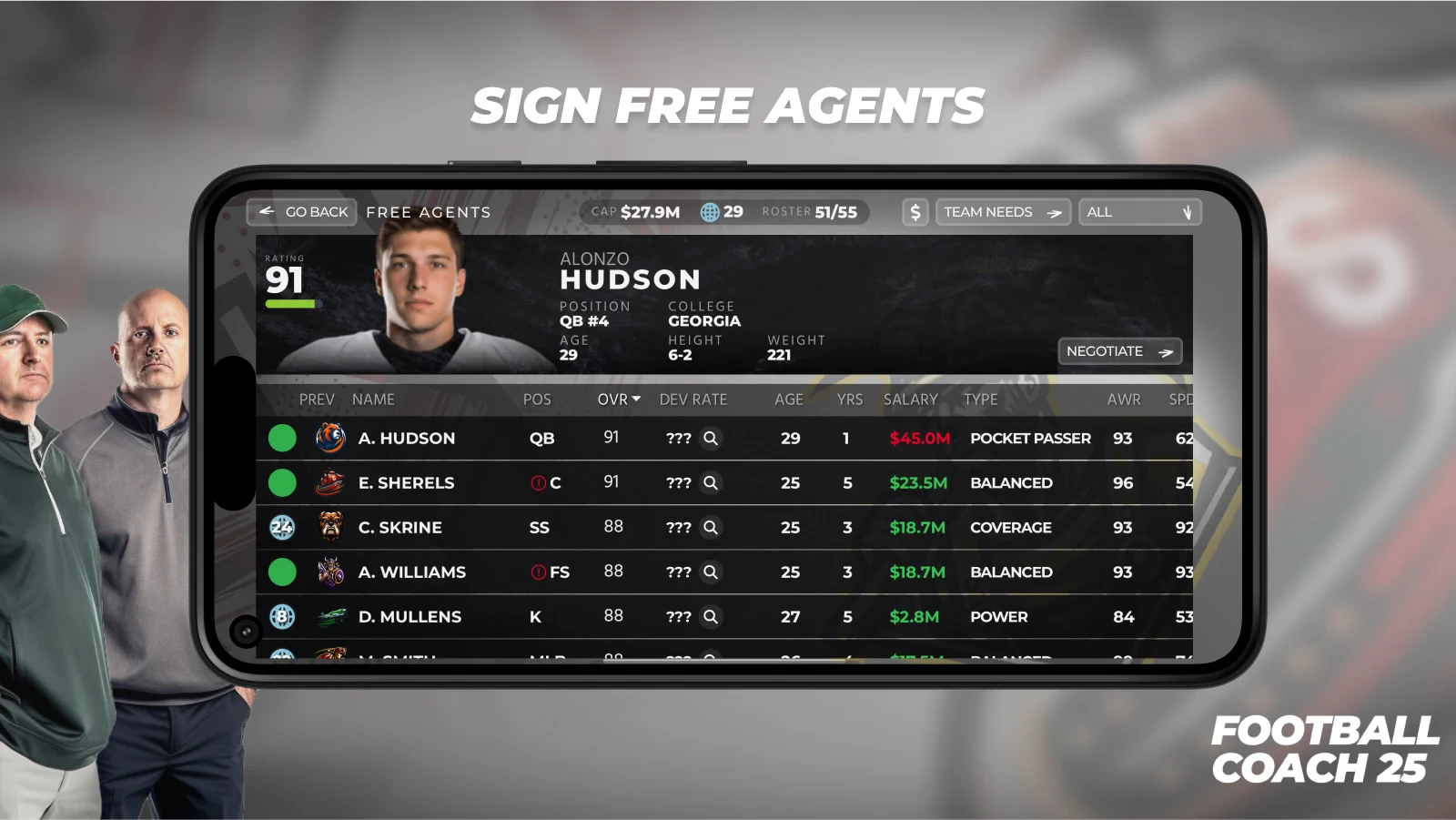Pick kicker D. Mullens from list
This screenshot has height=820, width=1456.
tap(409, 617)
